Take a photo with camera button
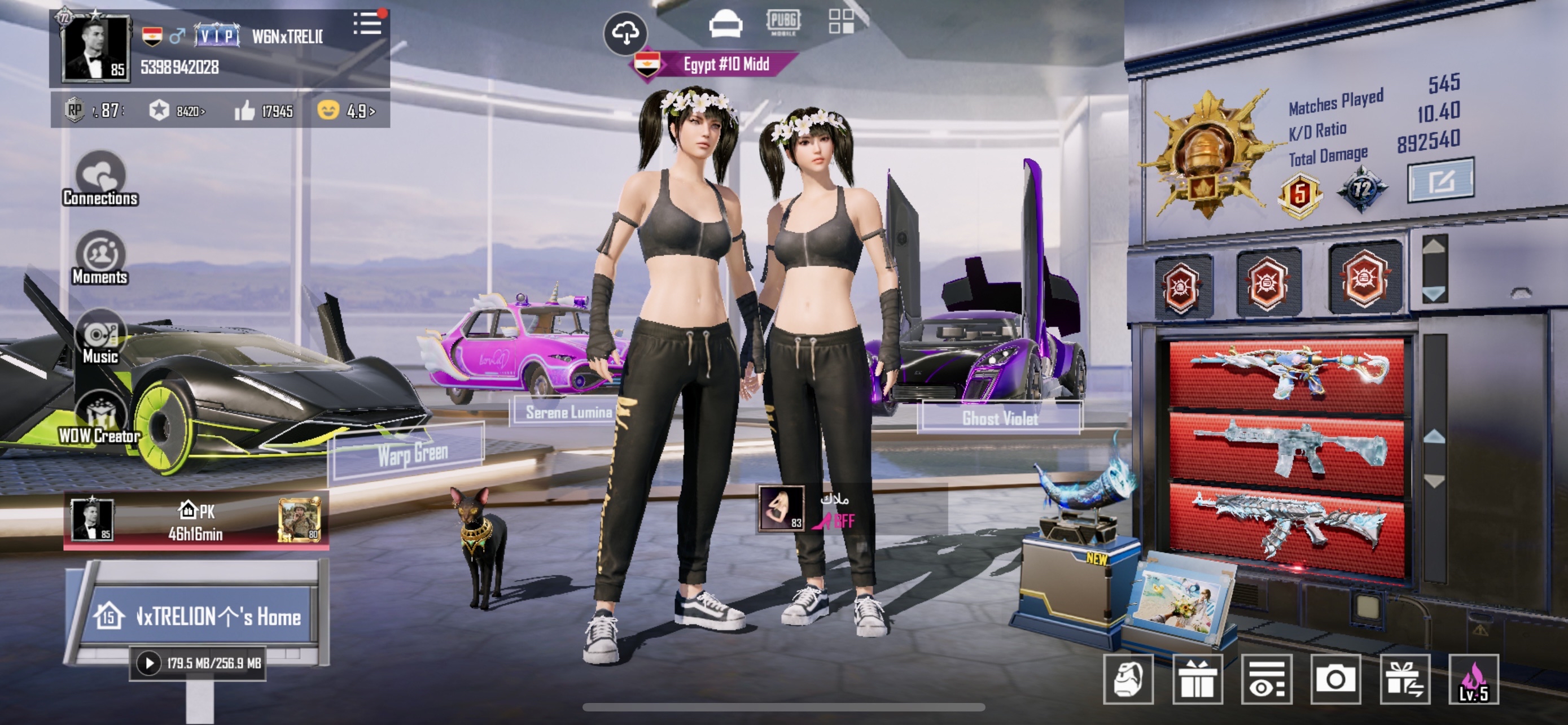The width and height of the screenshot is (1568, 725). [1335, 679]
